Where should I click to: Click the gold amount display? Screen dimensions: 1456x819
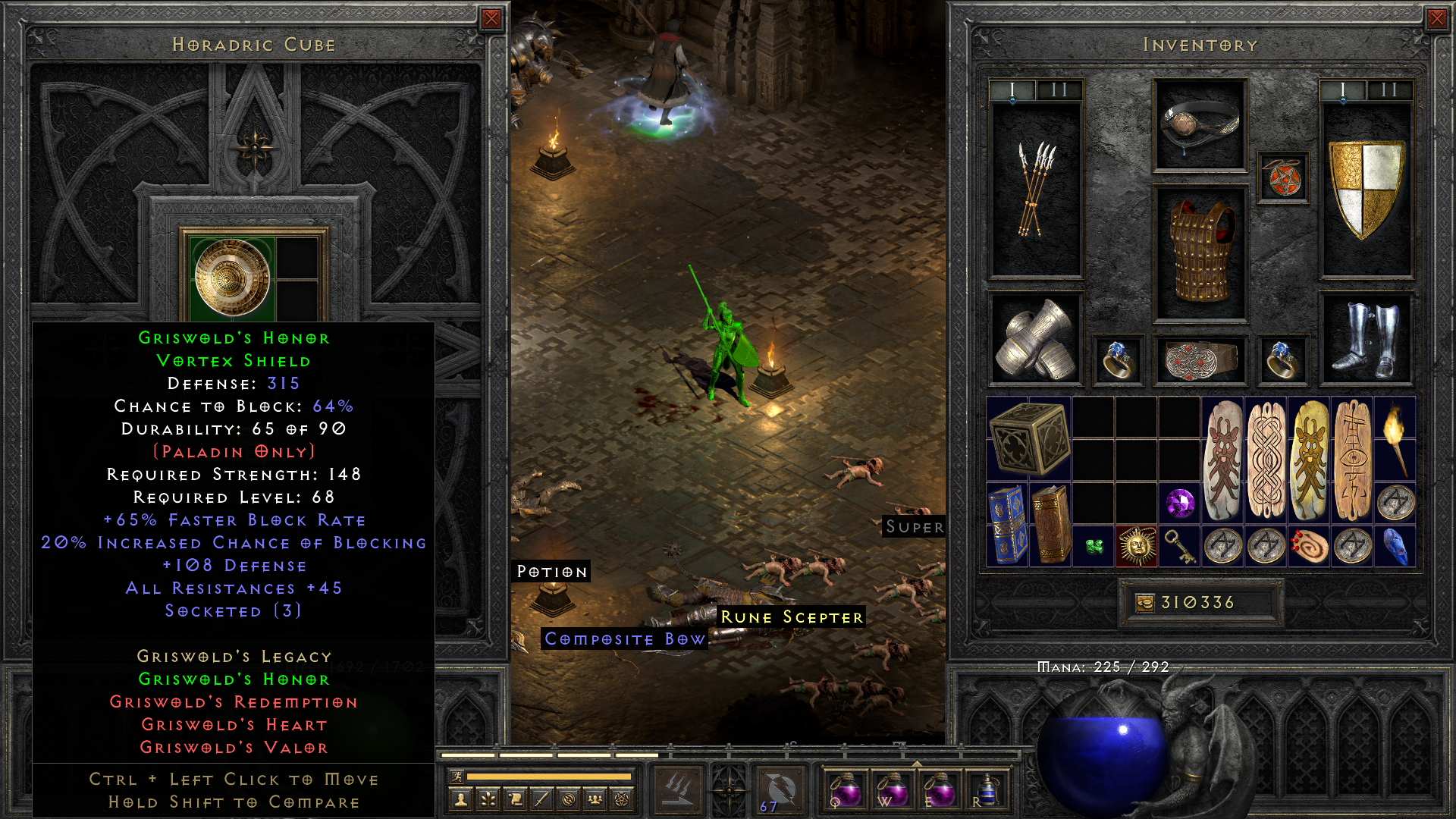(1200, 601)
